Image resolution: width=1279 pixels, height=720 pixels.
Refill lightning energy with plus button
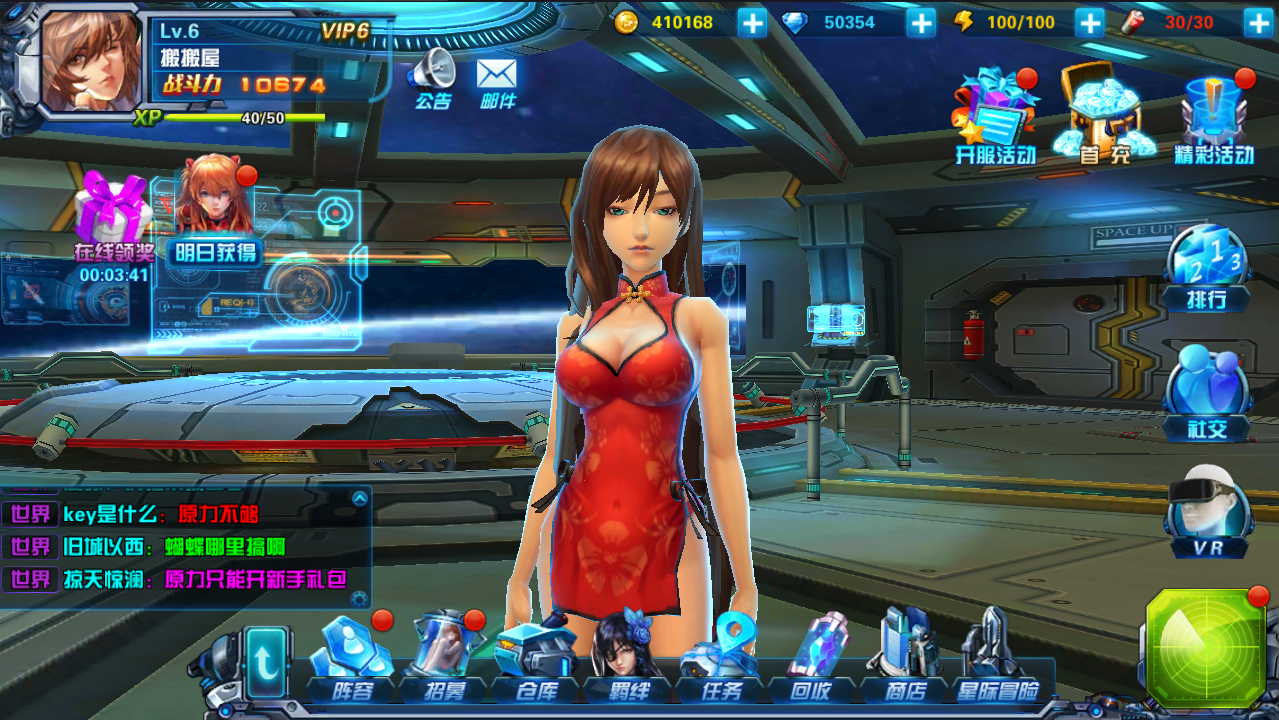1090,22
